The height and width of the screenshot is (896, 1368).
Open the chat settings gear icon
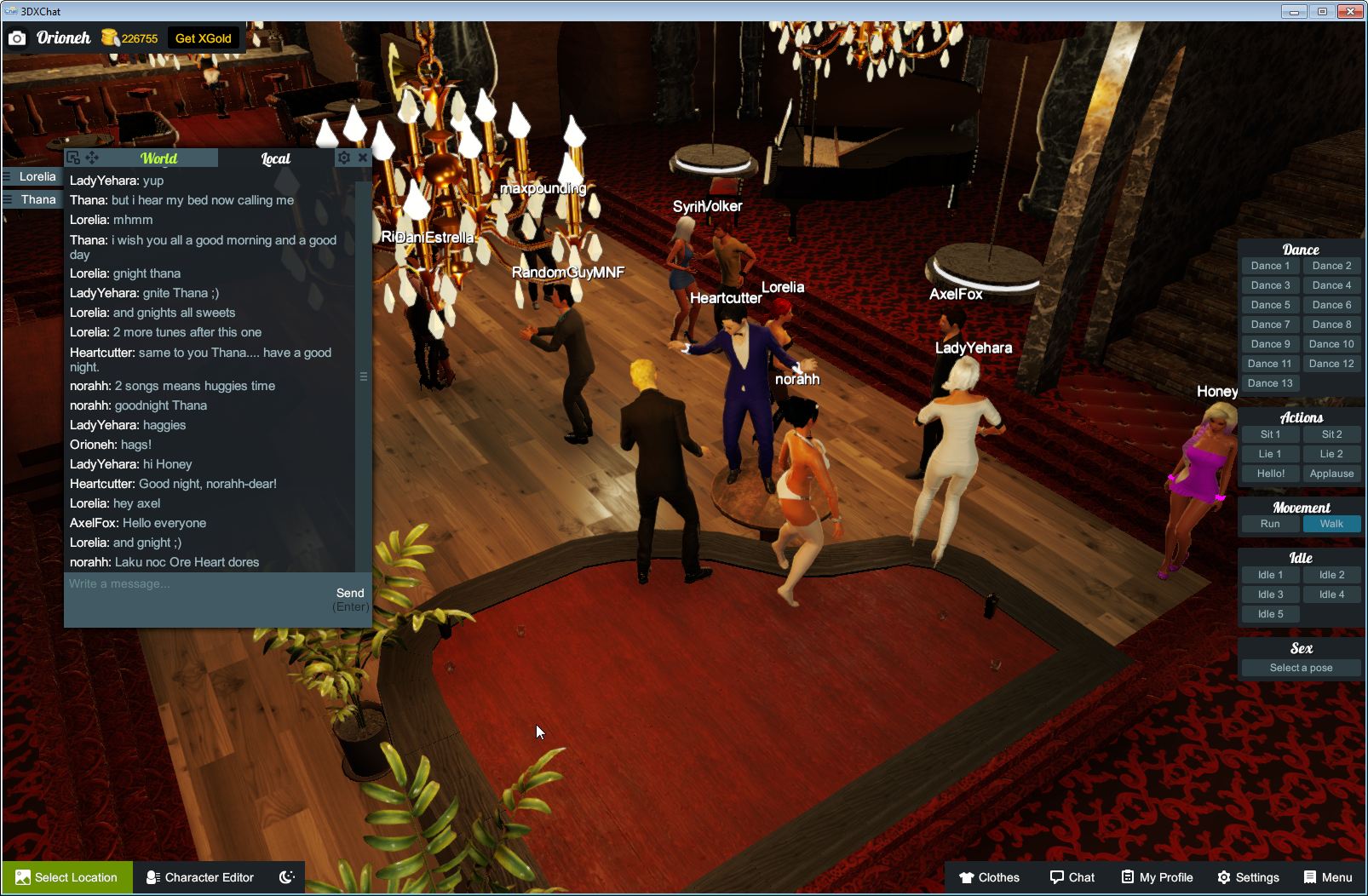point(343,158)
